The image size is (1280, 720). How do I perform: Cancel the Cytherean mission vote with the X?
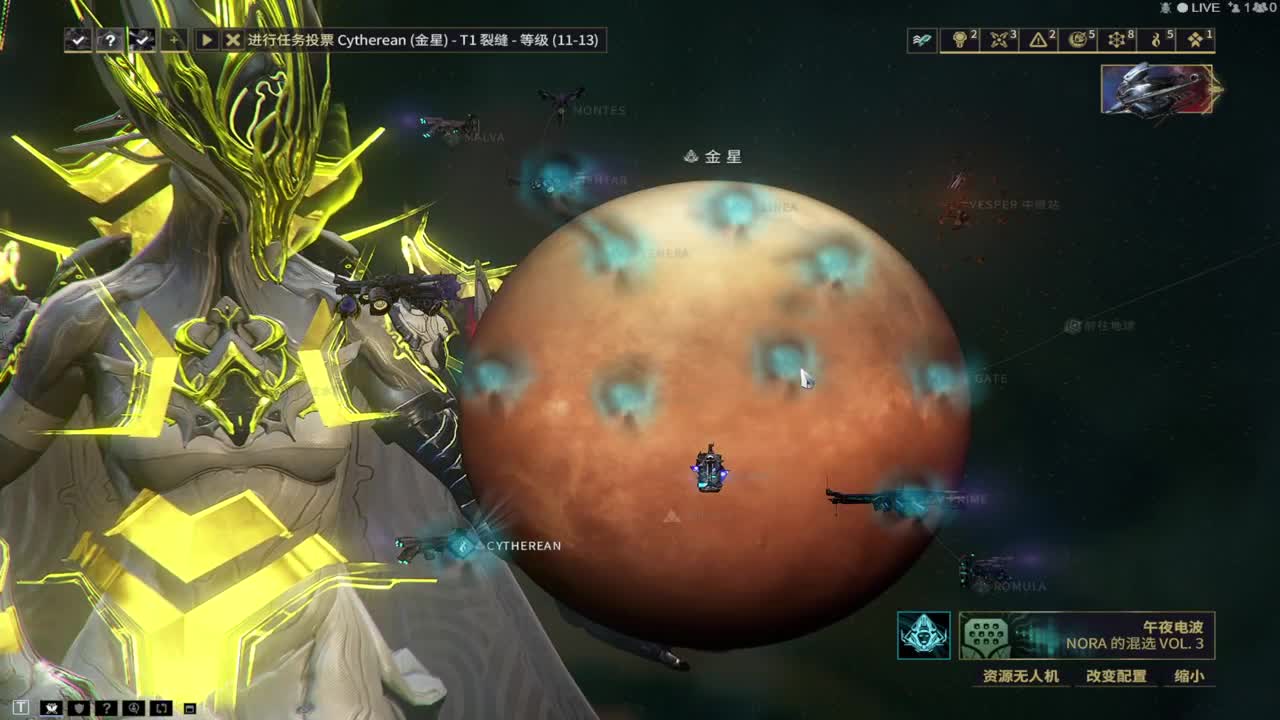point(233,40)
